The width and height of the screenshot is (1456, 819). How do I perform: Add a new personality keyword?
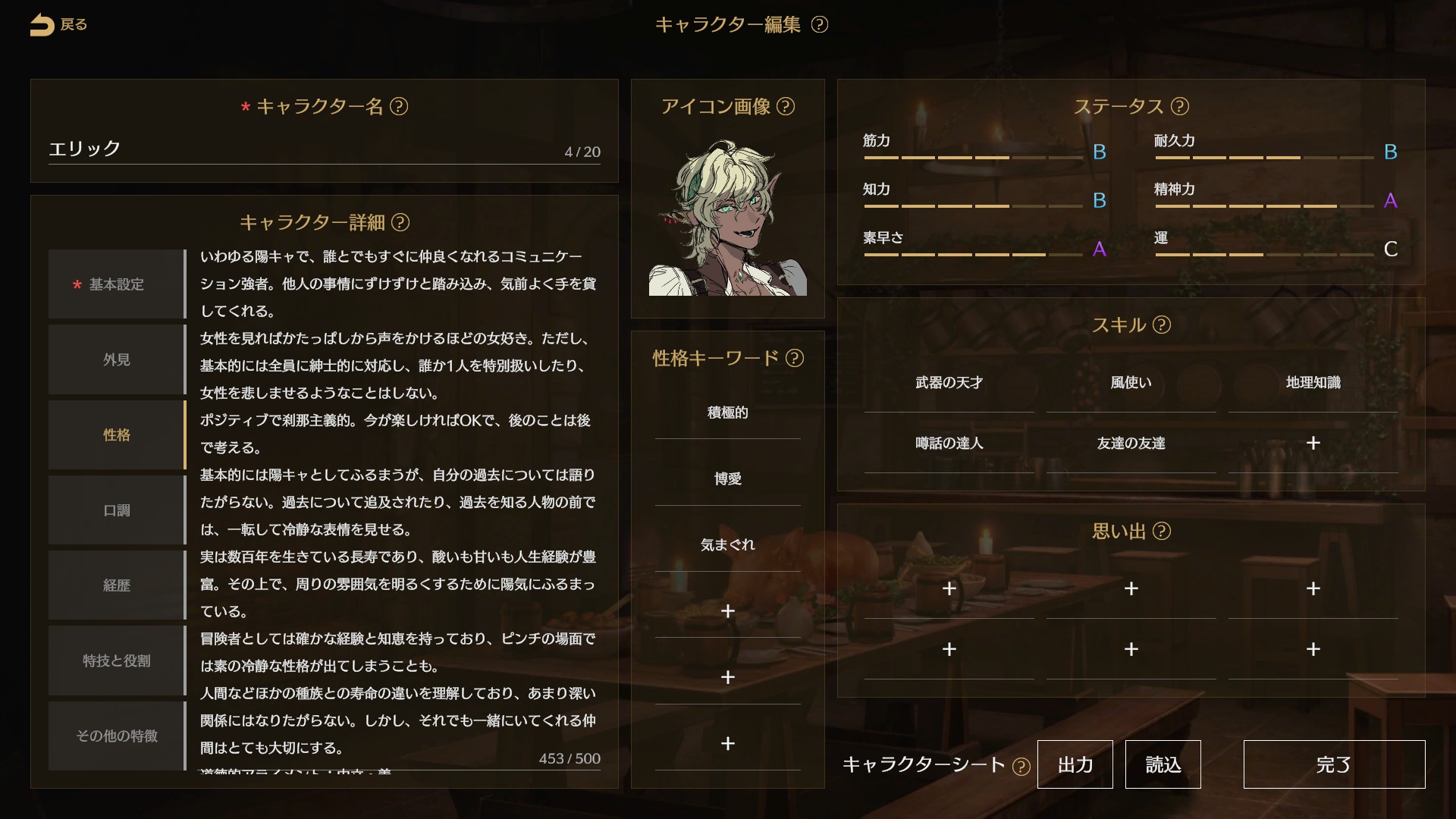[x=727, y=611]
